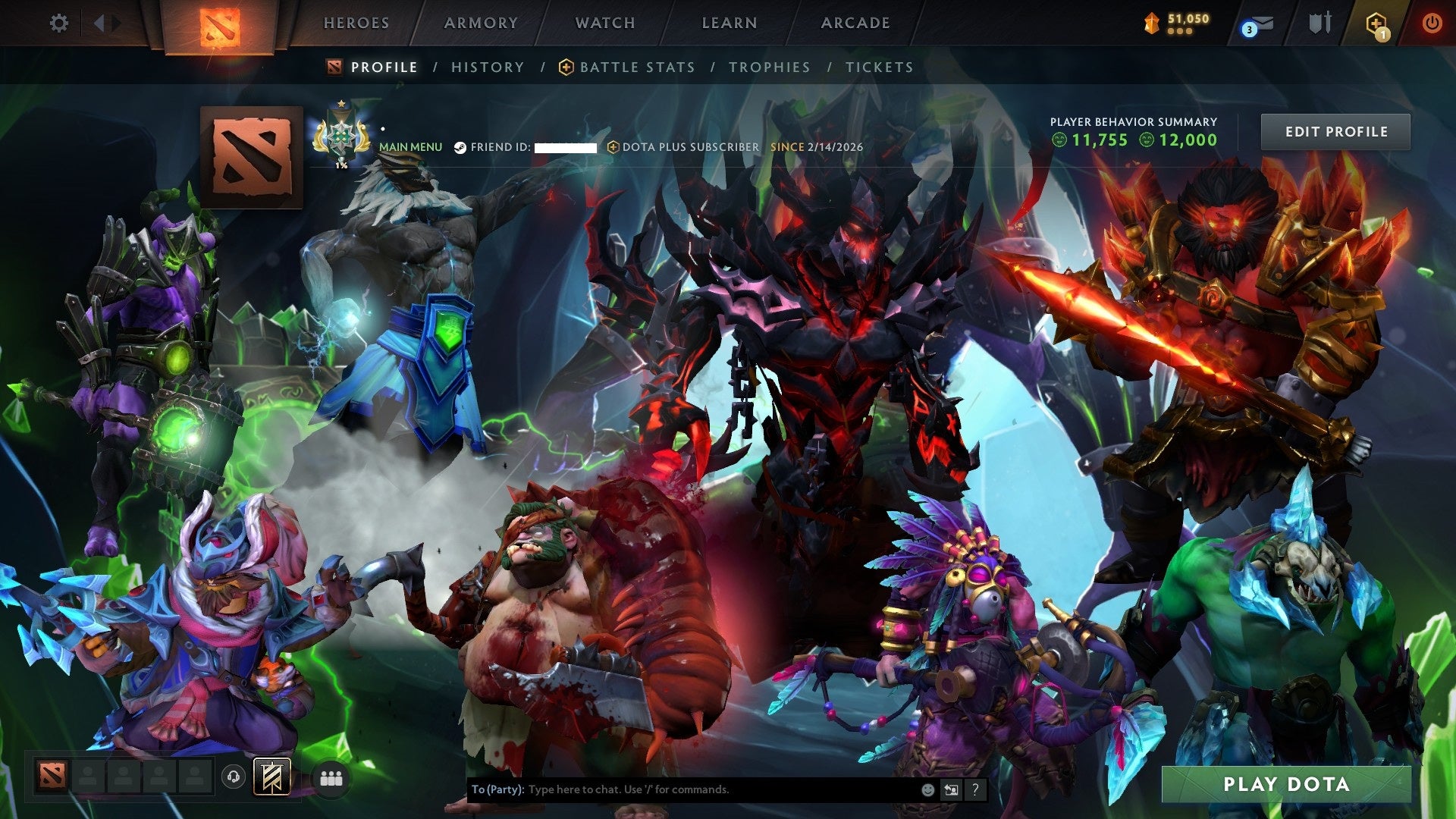Screen dimensions: 1456x819
Task: Open the BATTLE STATS tab
Action: pyautogui.click(x=635, y=67)
